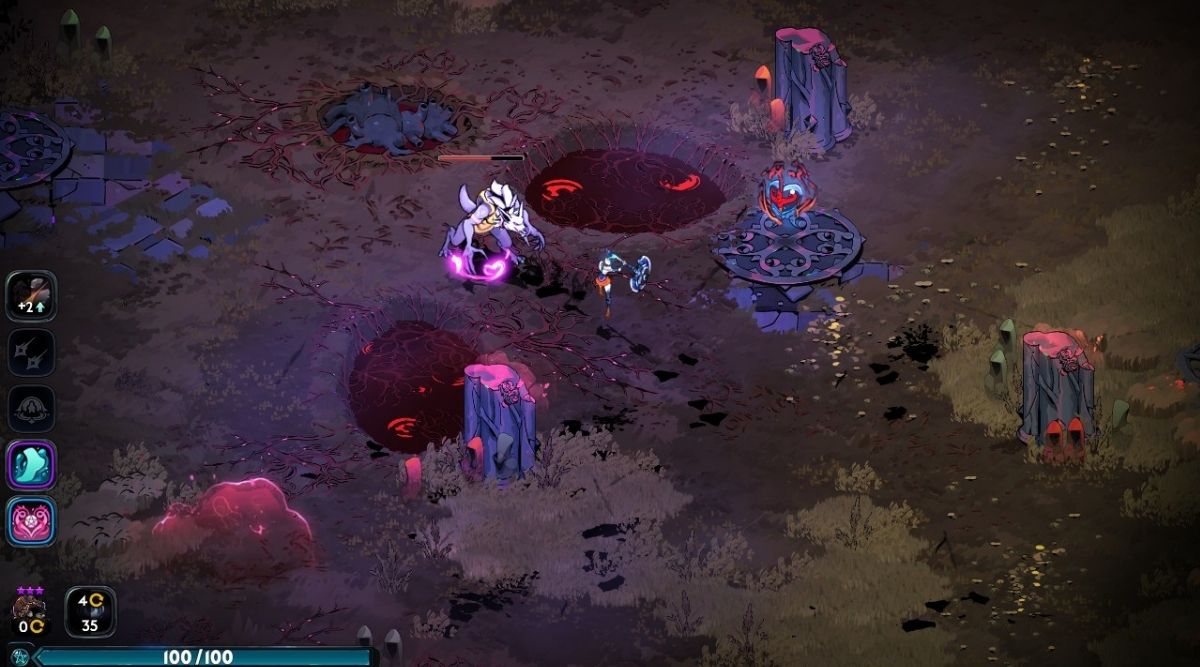Select the attack boon slot showing +2
The height and width of the screenshot is (667, 1200).
[31, 296]
